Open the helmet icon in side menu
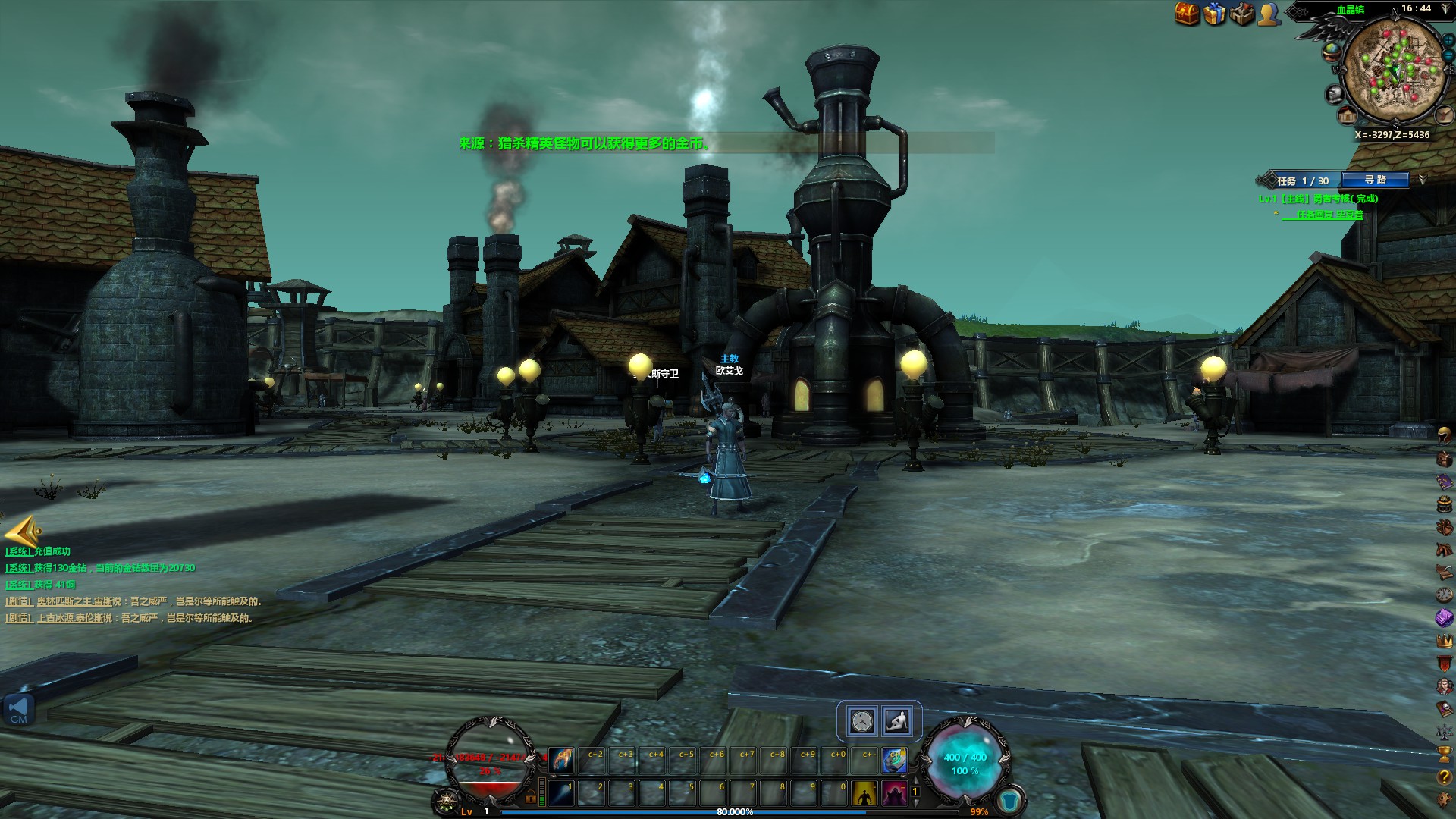This screenshot has width=1456, height=819. (1445, 436)
